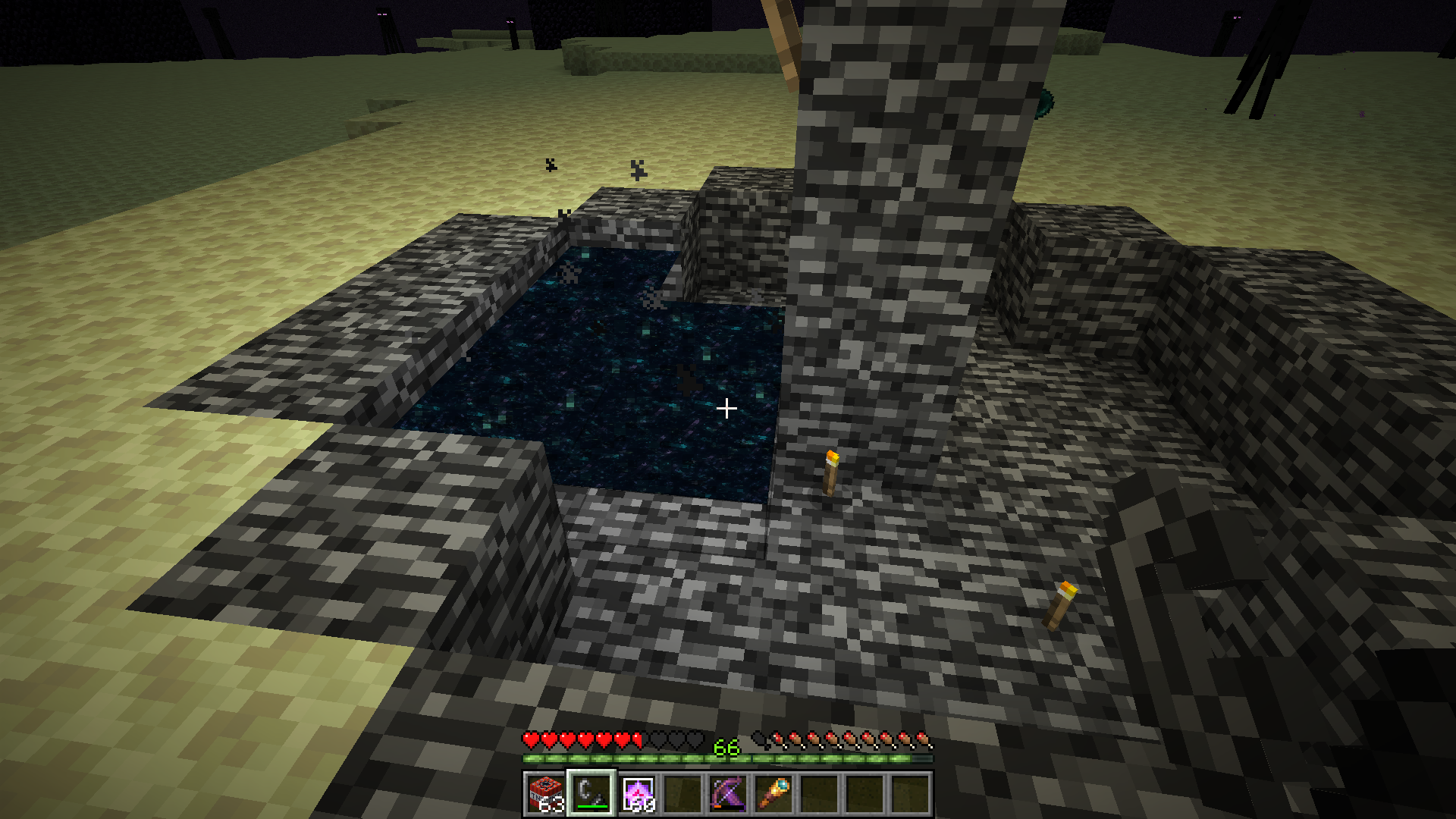Image resolution: width=1456 pixels, height=819 pixels.
Task: Switch to the enchanted bow
Action: (x=728, y=794)
